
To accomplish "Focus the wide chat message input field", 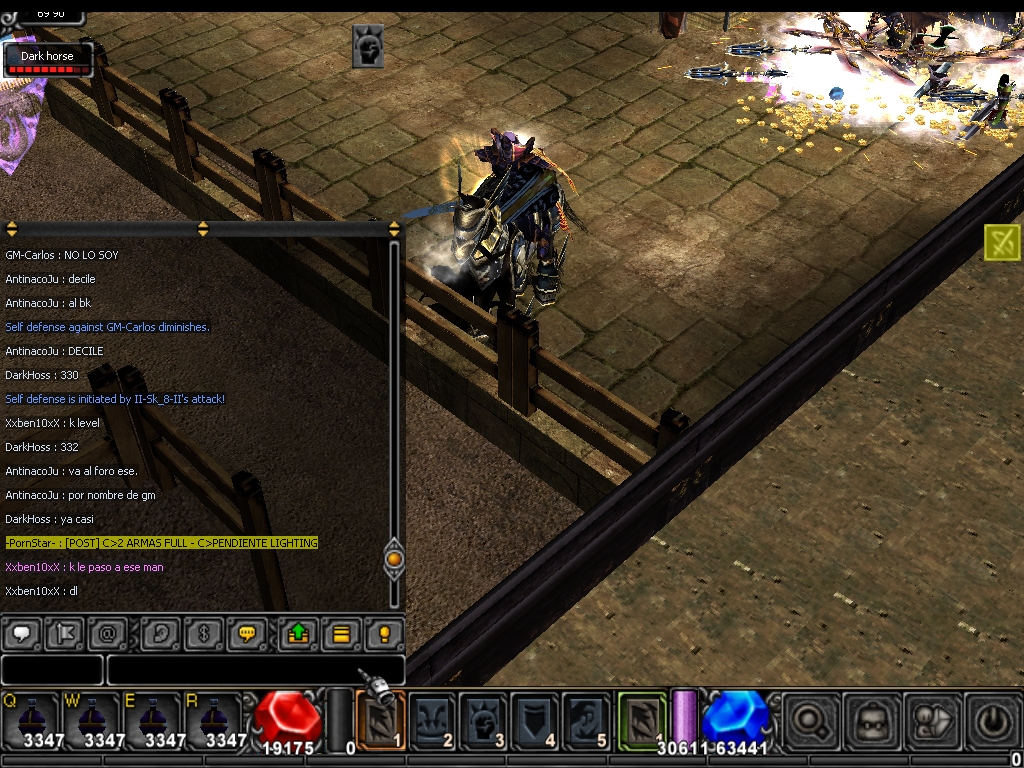I will pyautogui.click(x=255, y=669).
